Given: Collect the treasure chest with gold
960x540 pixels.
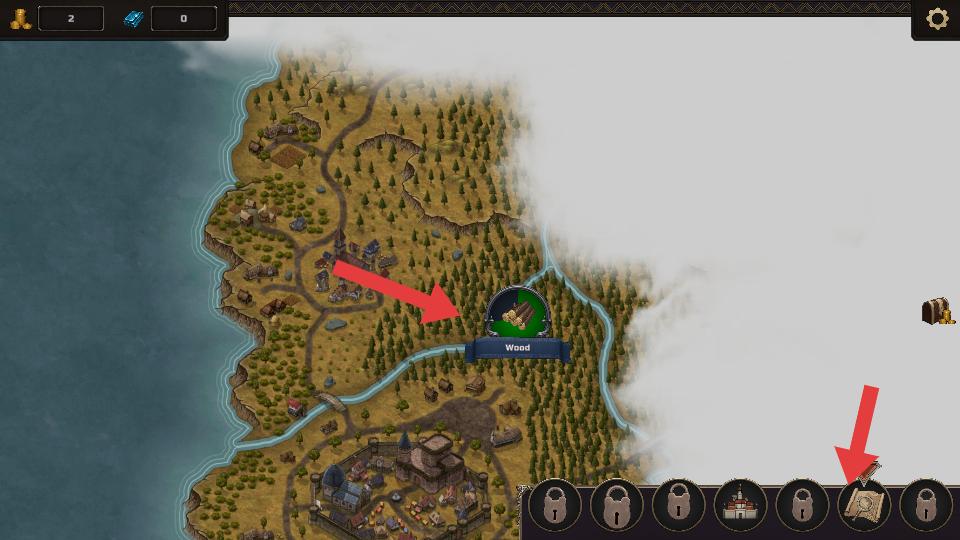Looking at the screenshot, I should (936, 311).
